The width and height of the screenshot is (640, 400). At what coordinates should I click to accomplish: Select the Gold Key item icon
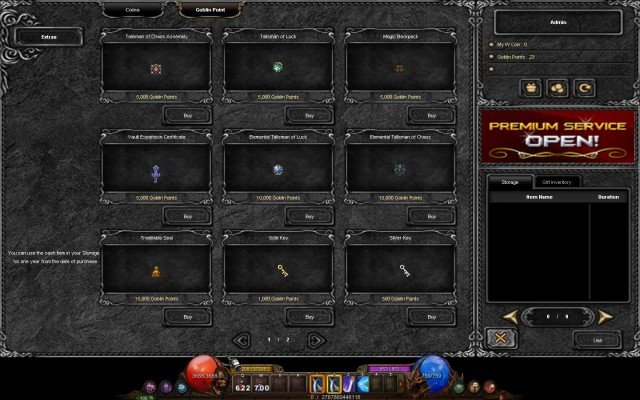[283, 269]
